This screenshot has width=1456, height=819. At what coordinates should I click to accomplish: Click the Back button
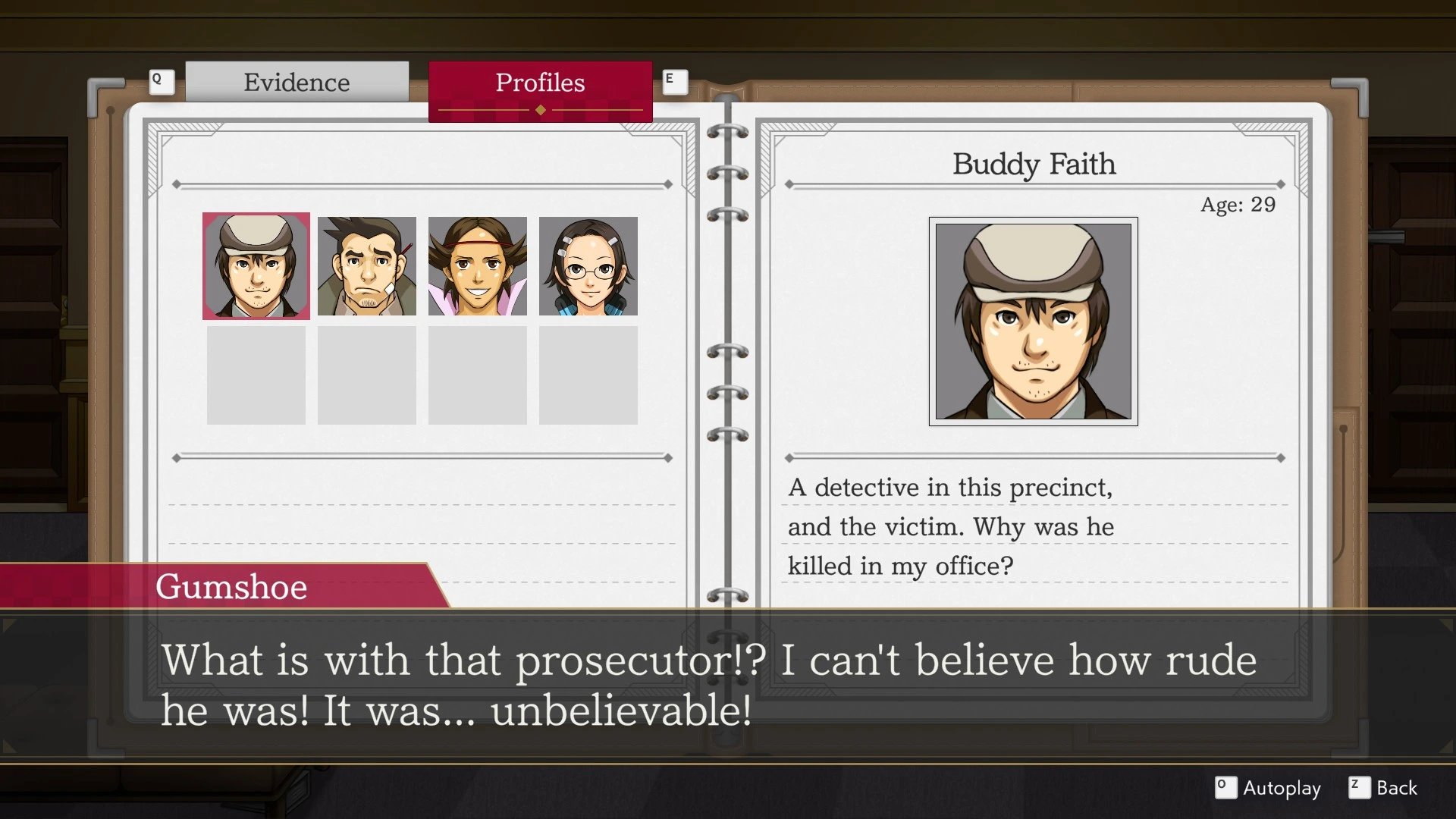point(1383,788)
